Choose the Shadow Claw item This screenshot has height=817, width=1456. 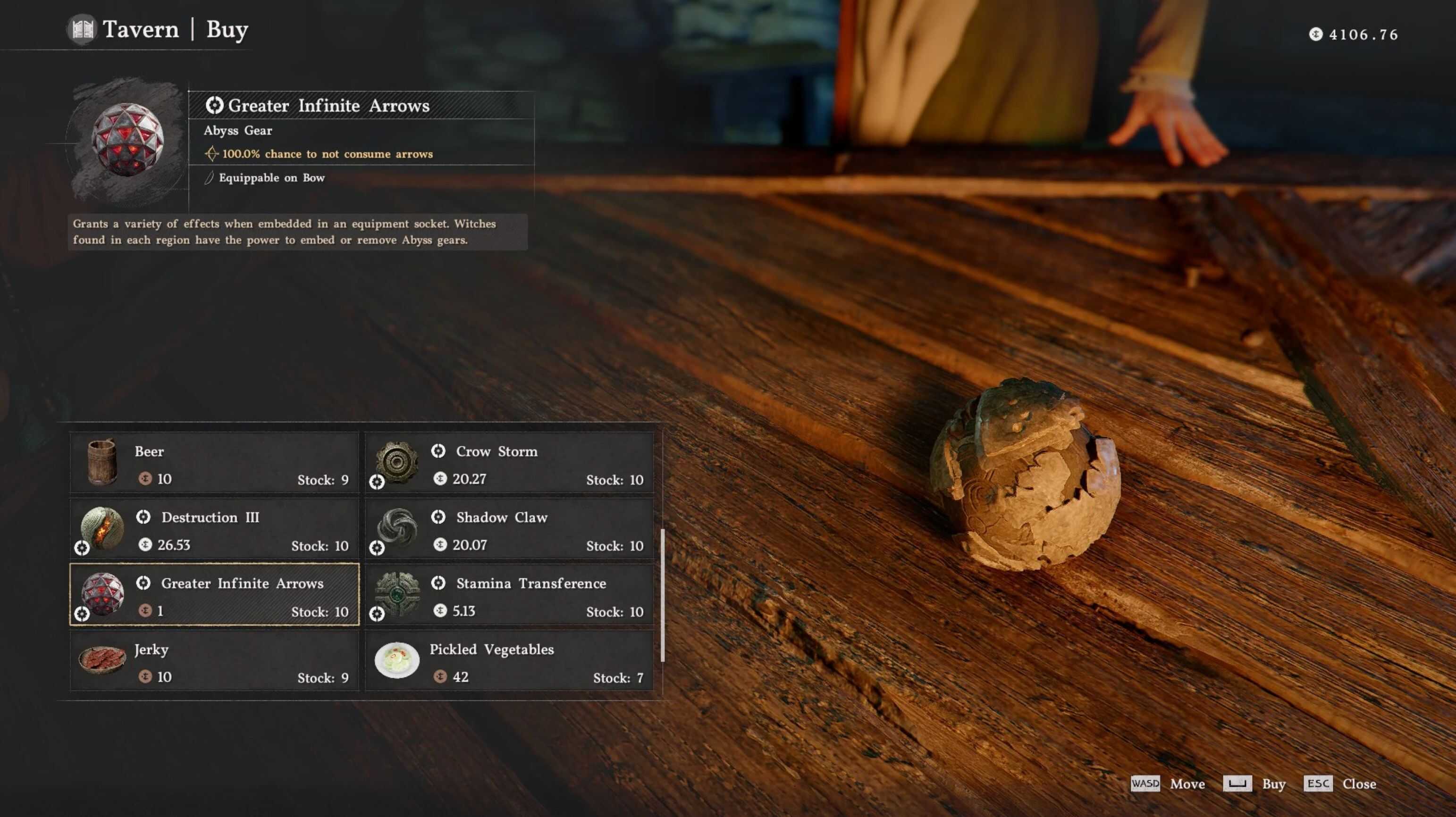click(x=509, y=529)
